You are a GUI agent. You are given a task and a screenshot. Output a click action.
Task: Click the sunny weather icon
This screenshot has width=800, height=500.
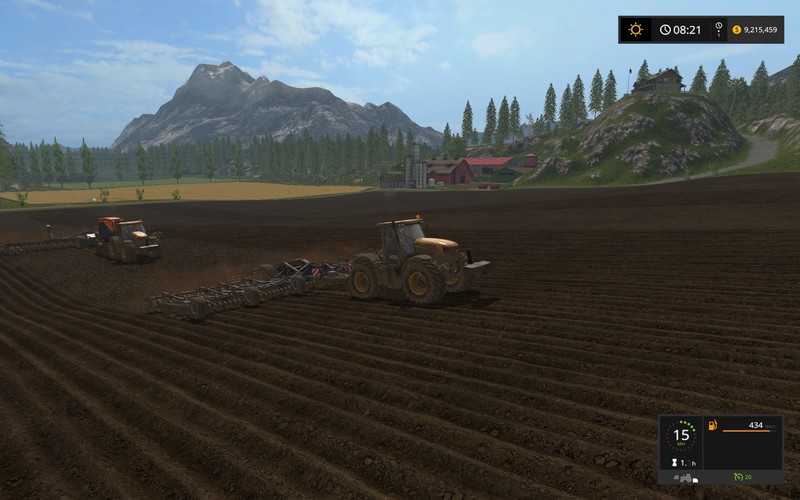(x=635, y=30)
